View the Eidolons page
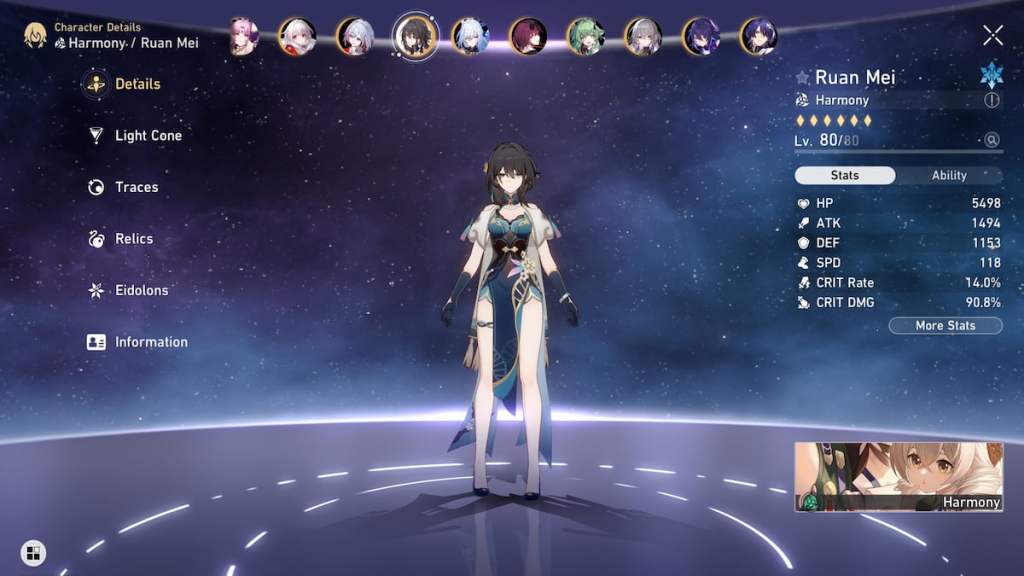The width and height of the screenshot is (1024, 576). click(x=141, y=290)
